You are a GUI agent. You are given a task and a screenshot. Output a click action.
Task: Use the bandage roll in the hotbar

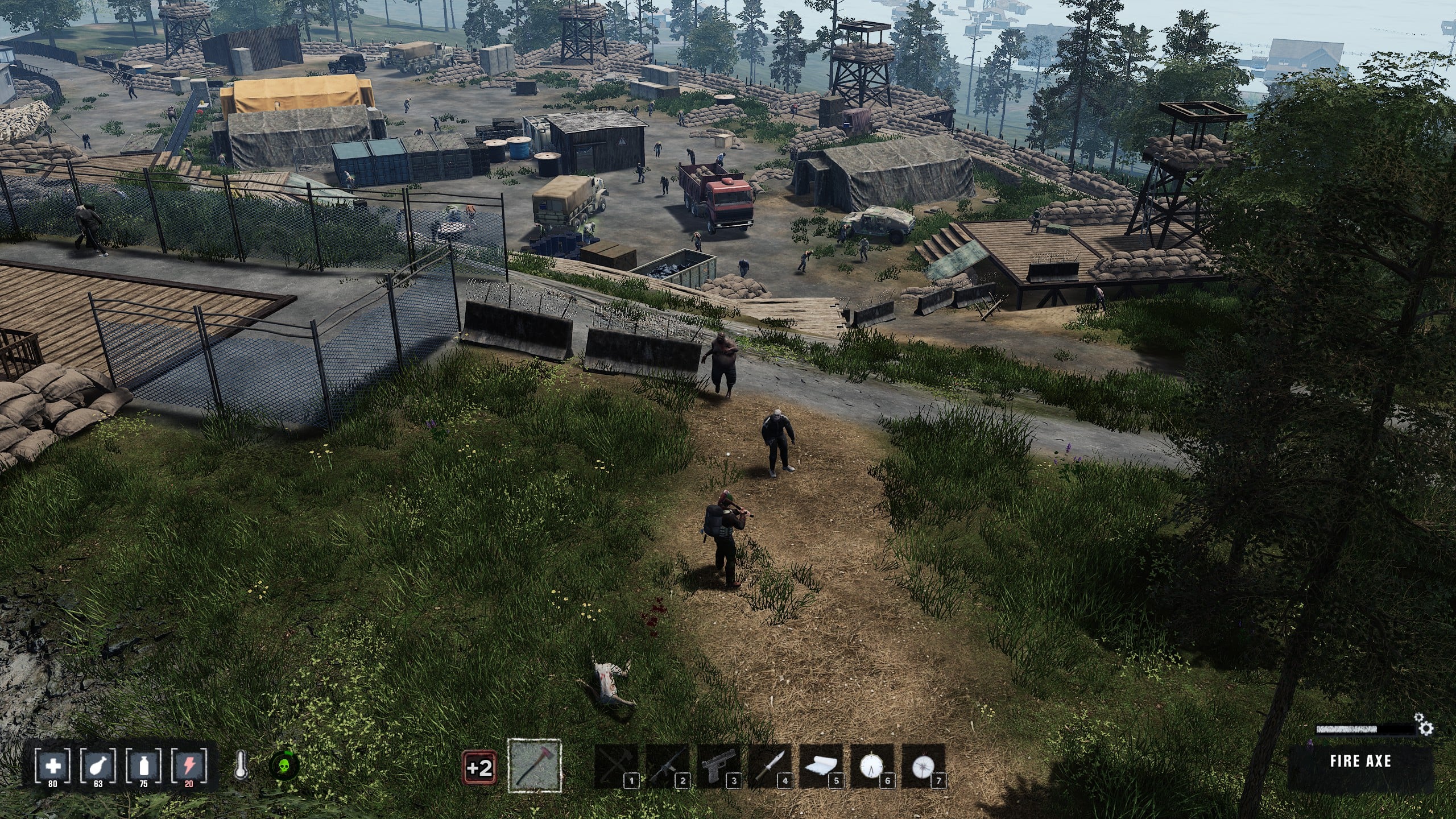point(820,766)
